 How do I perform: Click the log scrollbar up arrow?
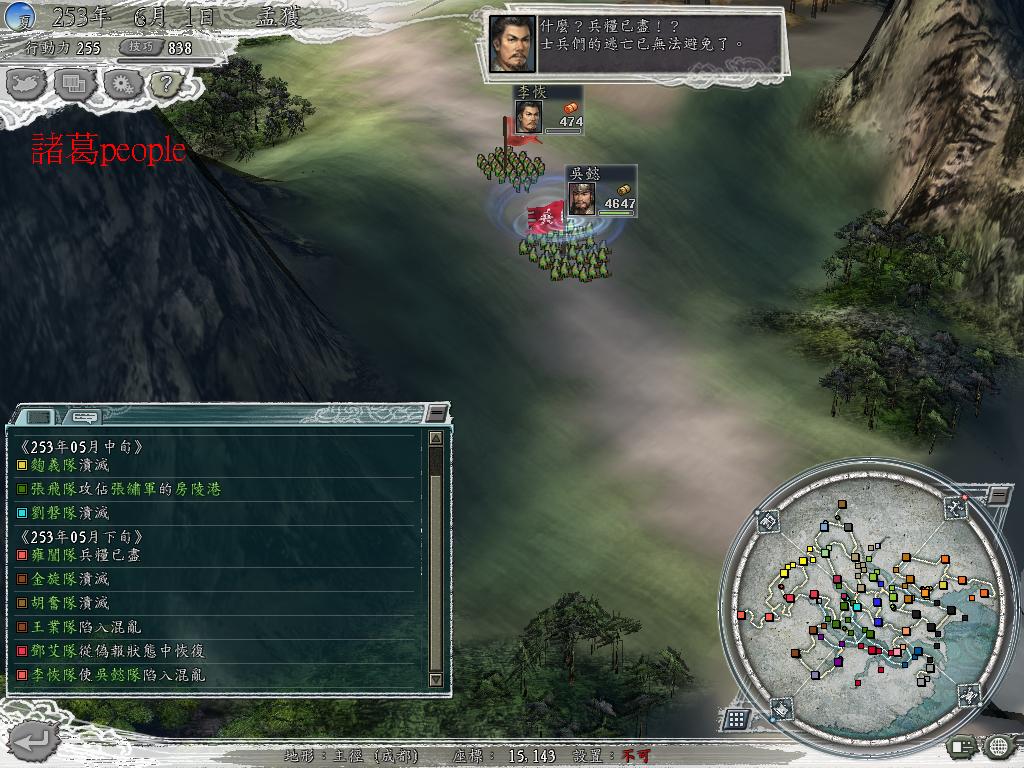point(436,437)
